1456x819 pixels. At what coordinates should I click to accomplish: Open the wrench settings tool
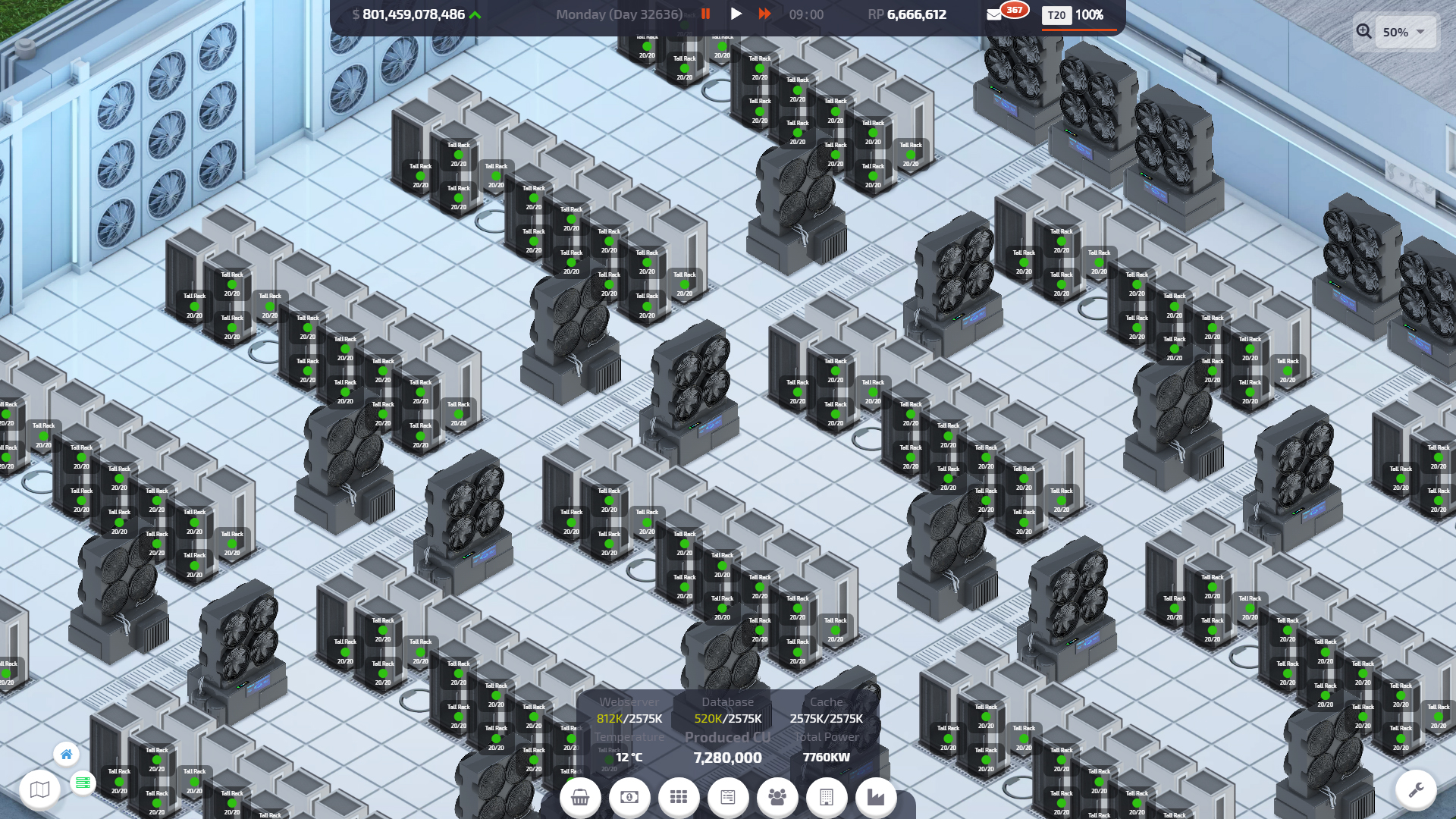pyautogui.click(x=1417, y=789)
